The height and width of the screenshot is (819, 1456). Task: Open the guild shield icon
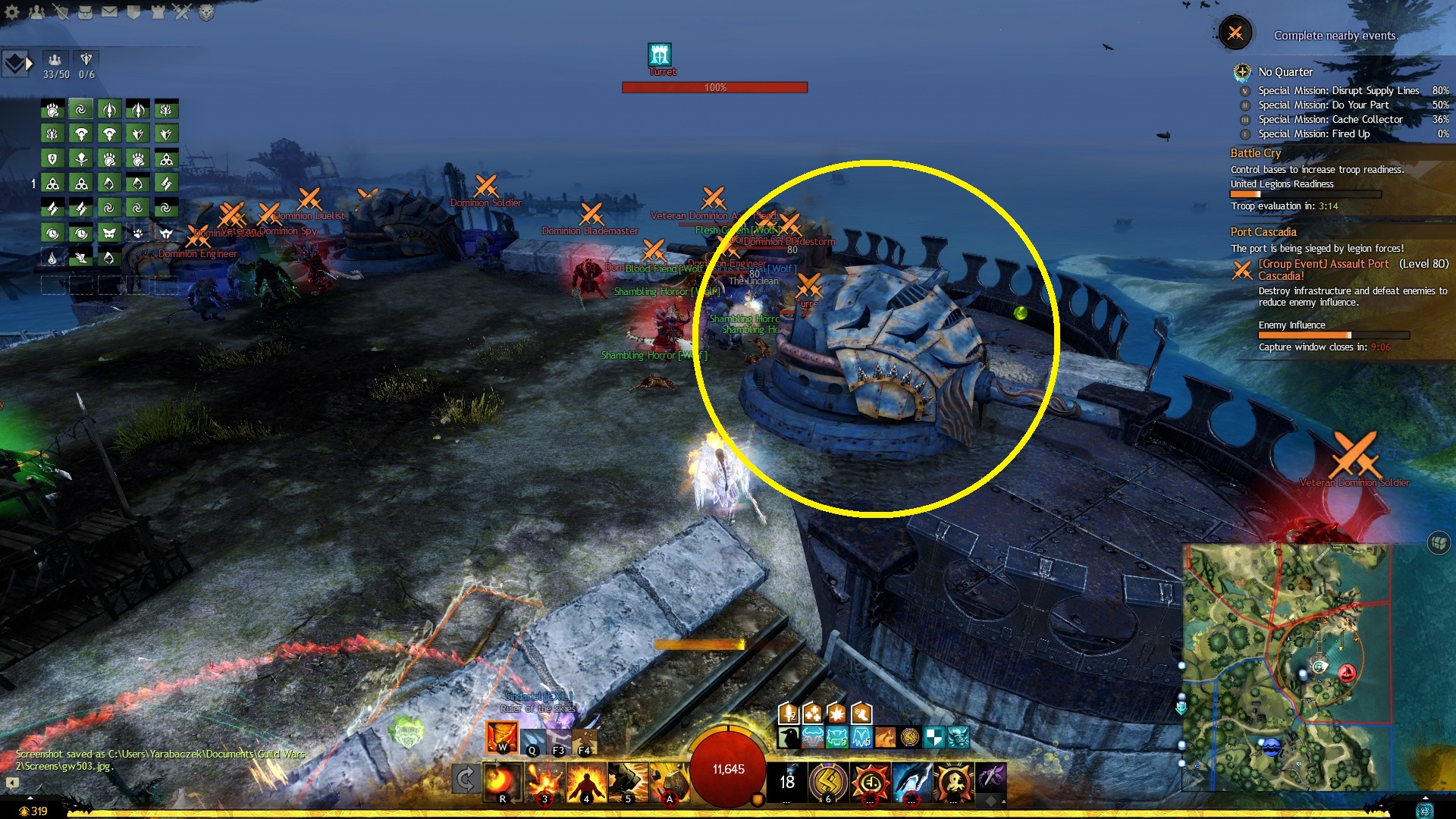click(133, 11)
